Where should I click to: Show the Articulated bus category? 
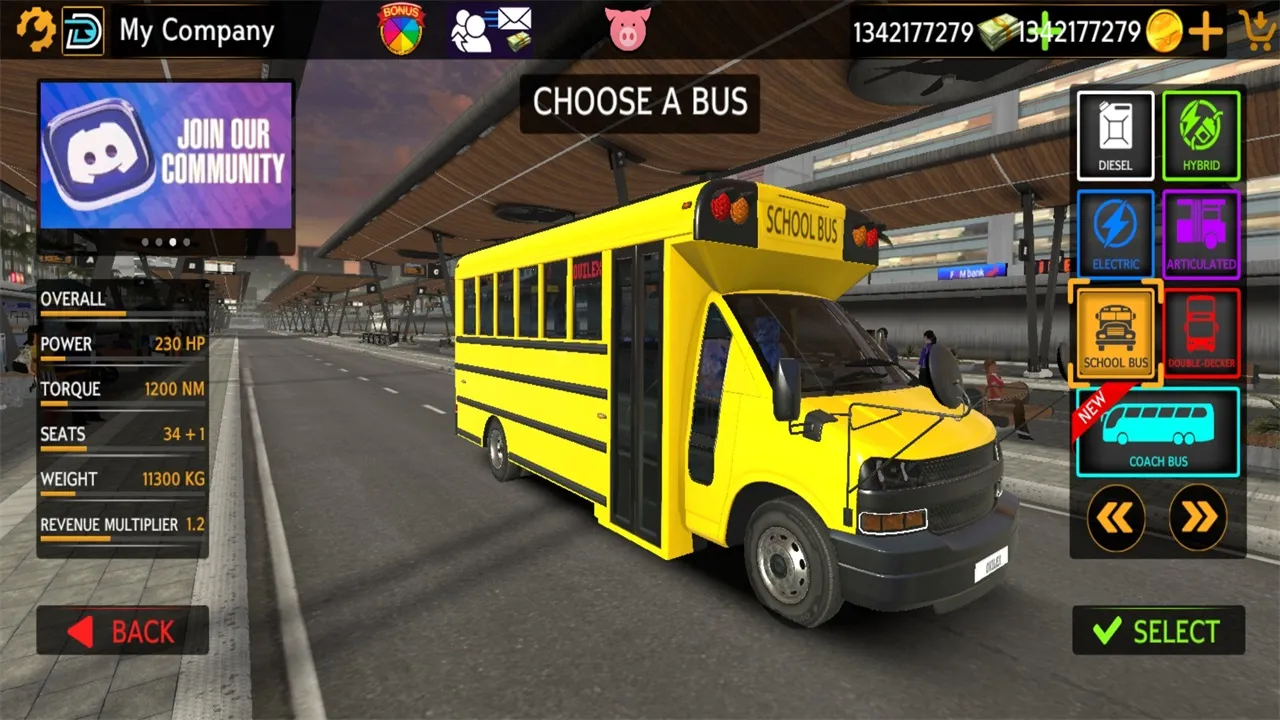pos(1201,234)
